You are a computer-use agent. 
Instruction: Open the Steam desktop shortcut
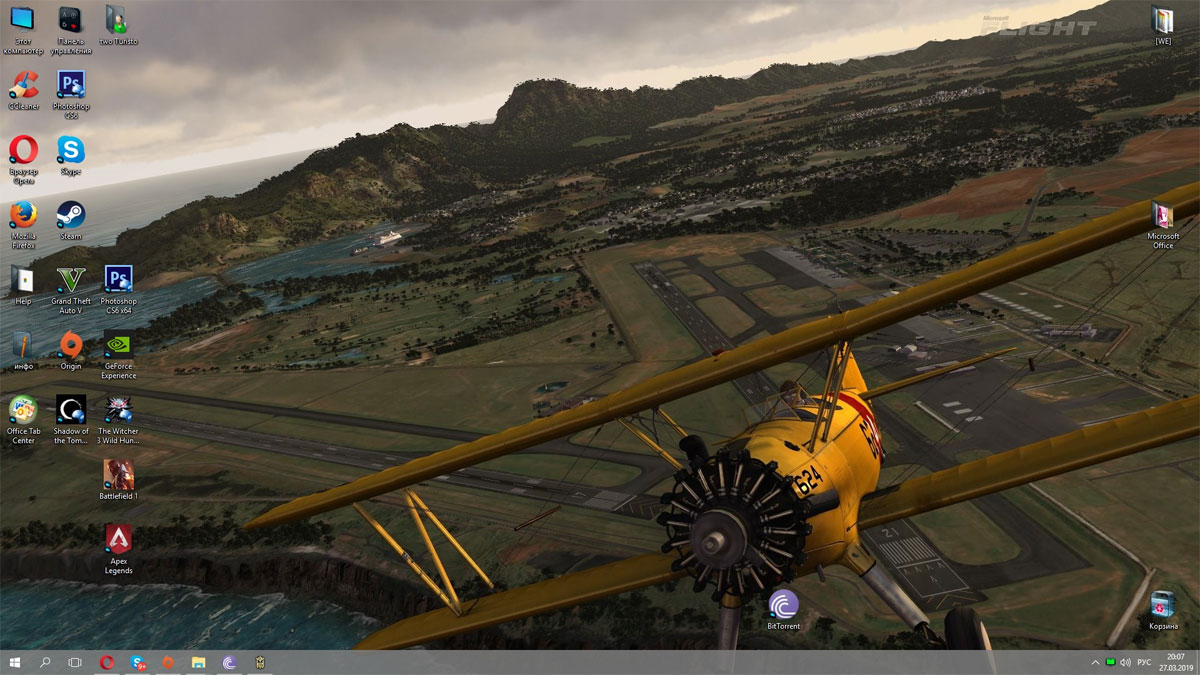click(70, 216)
